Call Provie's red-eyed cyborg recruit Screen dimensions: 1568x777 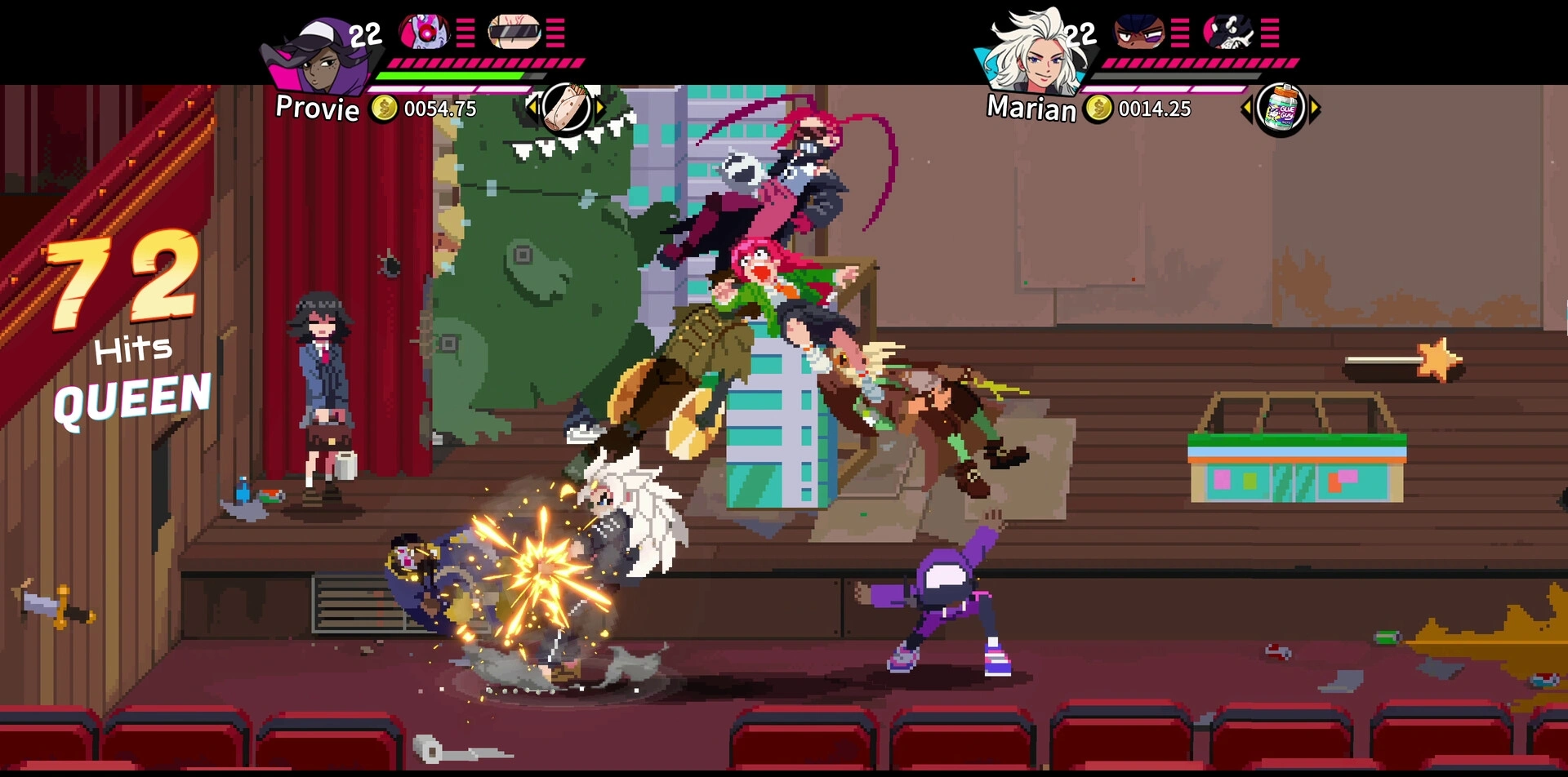click(x=424, y=32)
